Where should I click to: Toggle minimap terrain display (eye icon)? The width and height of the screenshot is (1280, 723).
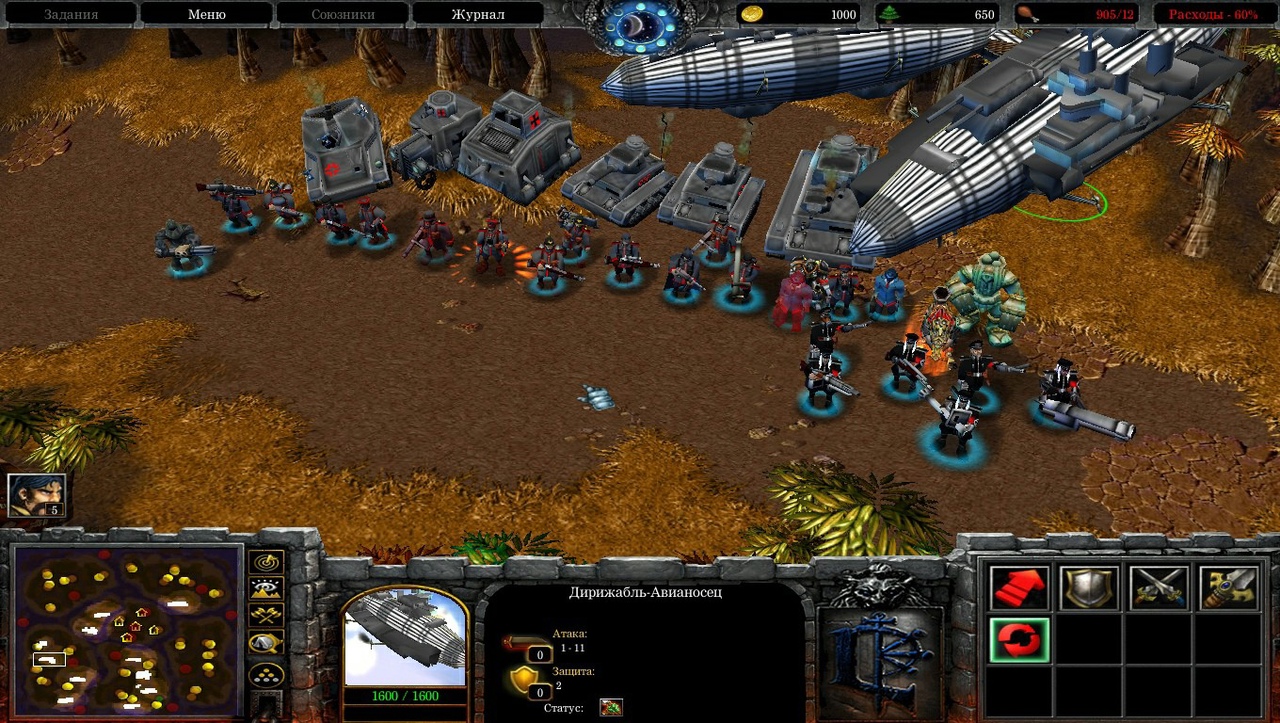(266, 589)
